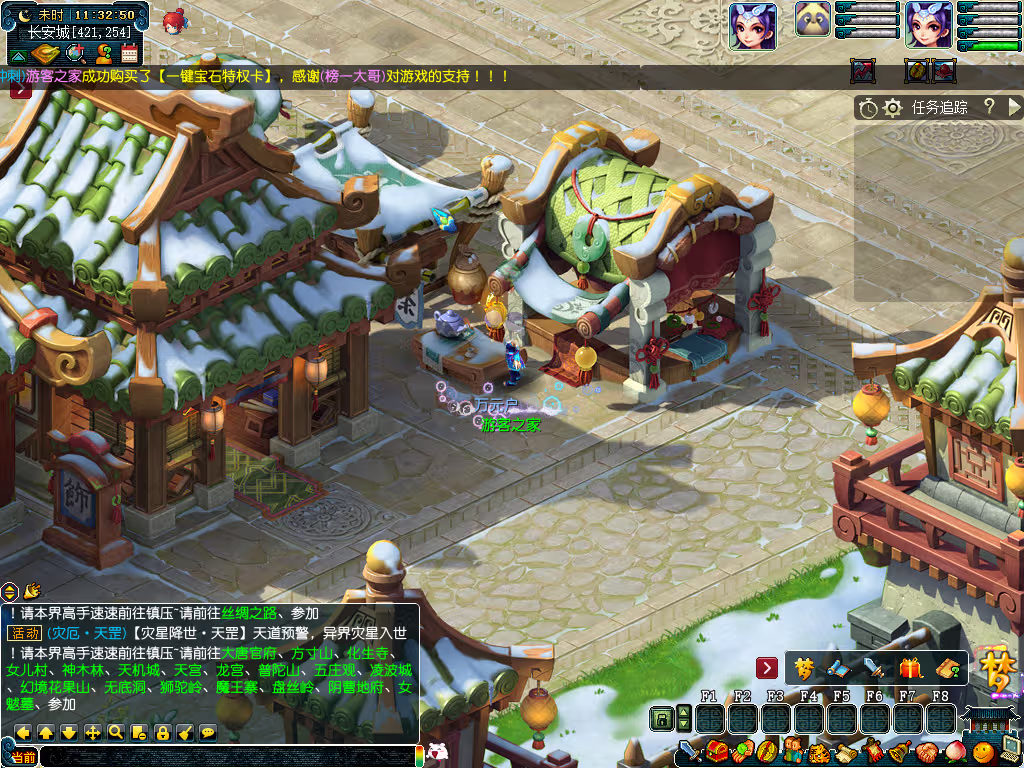Select the penguin pet portrait
Viewport: 1024px width, 768px height.
[813, 19]
